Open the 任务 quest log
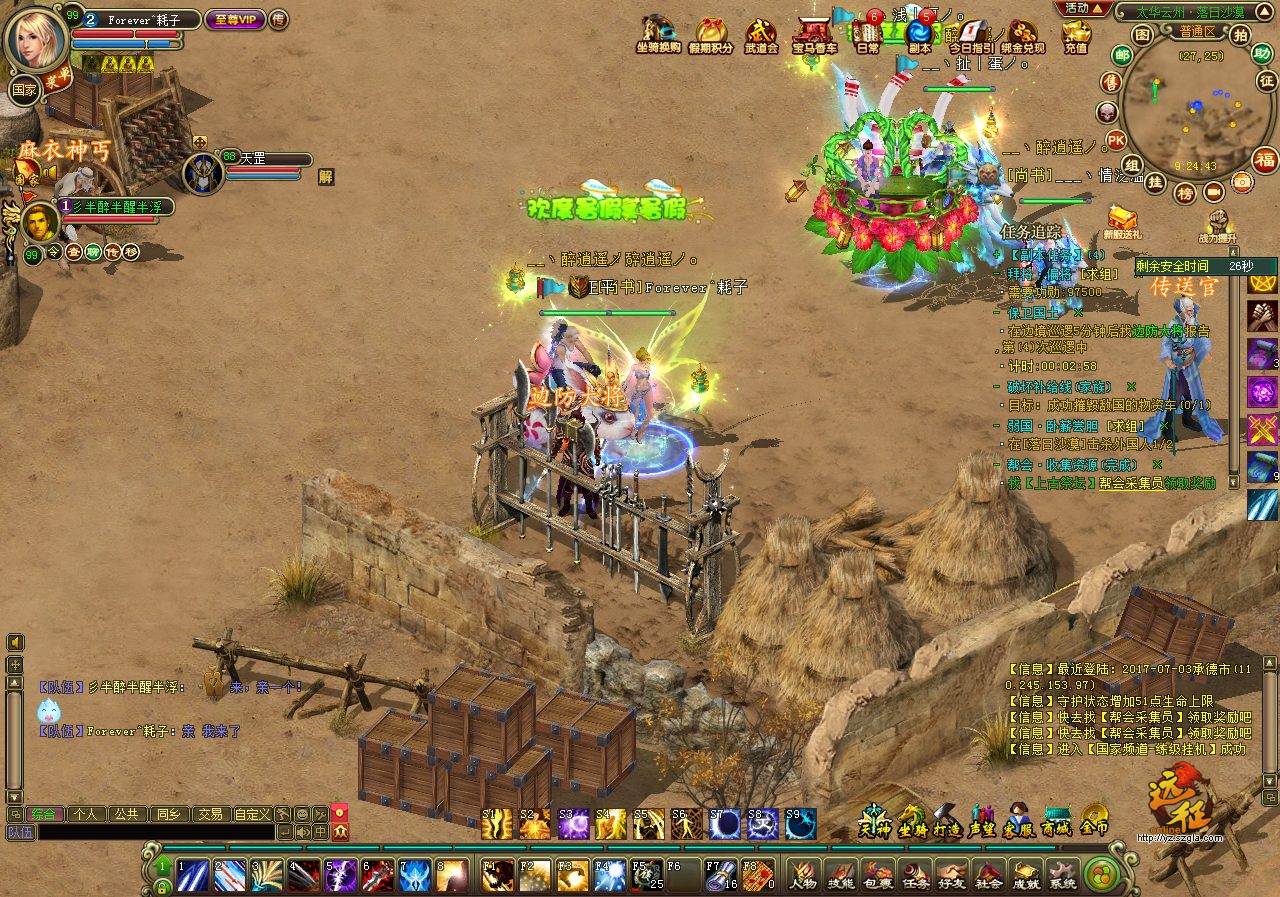1280x897 pixels. pos(915,874)
